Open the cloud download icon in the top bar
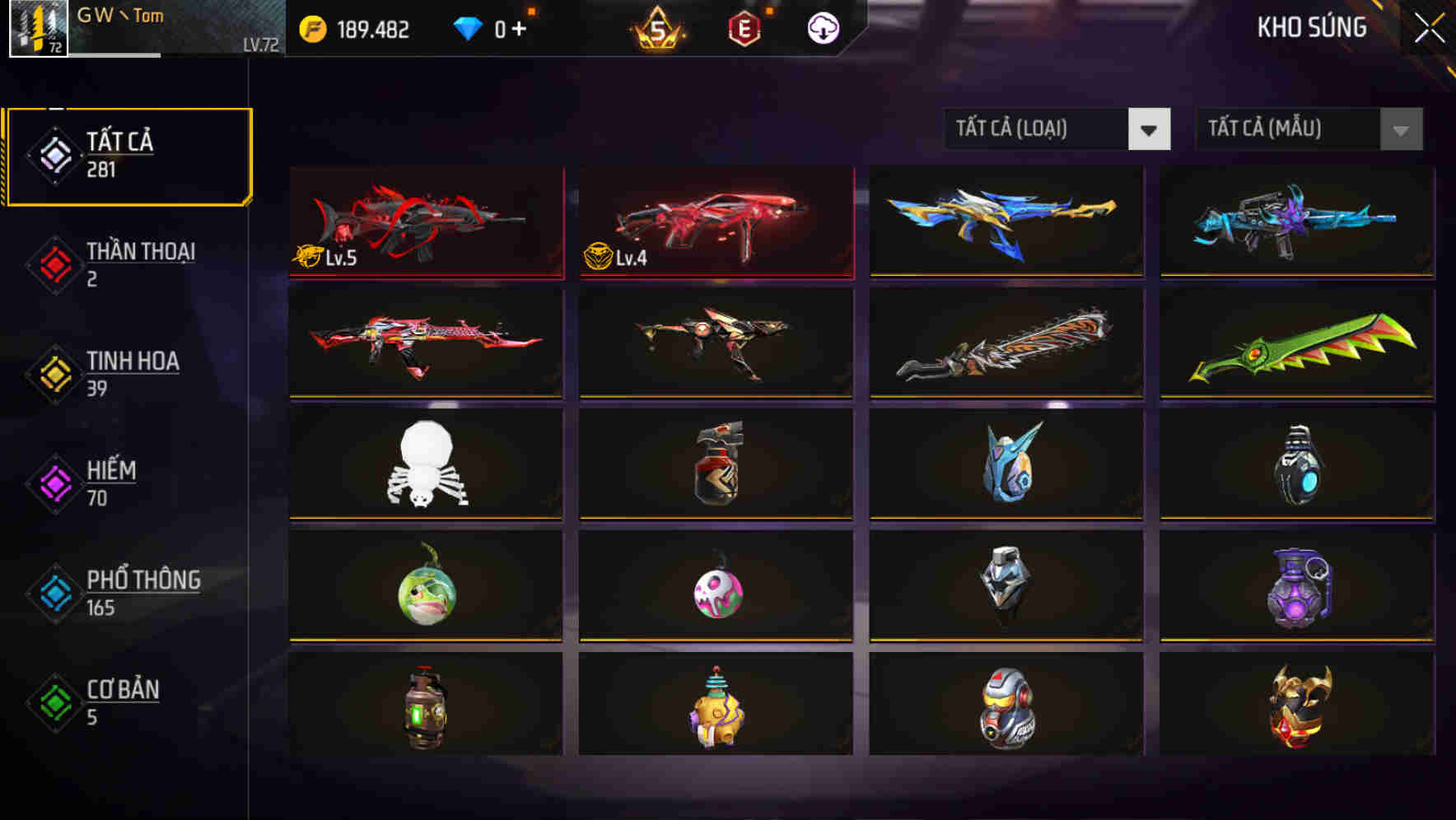Viewport: 1456px width, 820px height. tap(823, 27)
